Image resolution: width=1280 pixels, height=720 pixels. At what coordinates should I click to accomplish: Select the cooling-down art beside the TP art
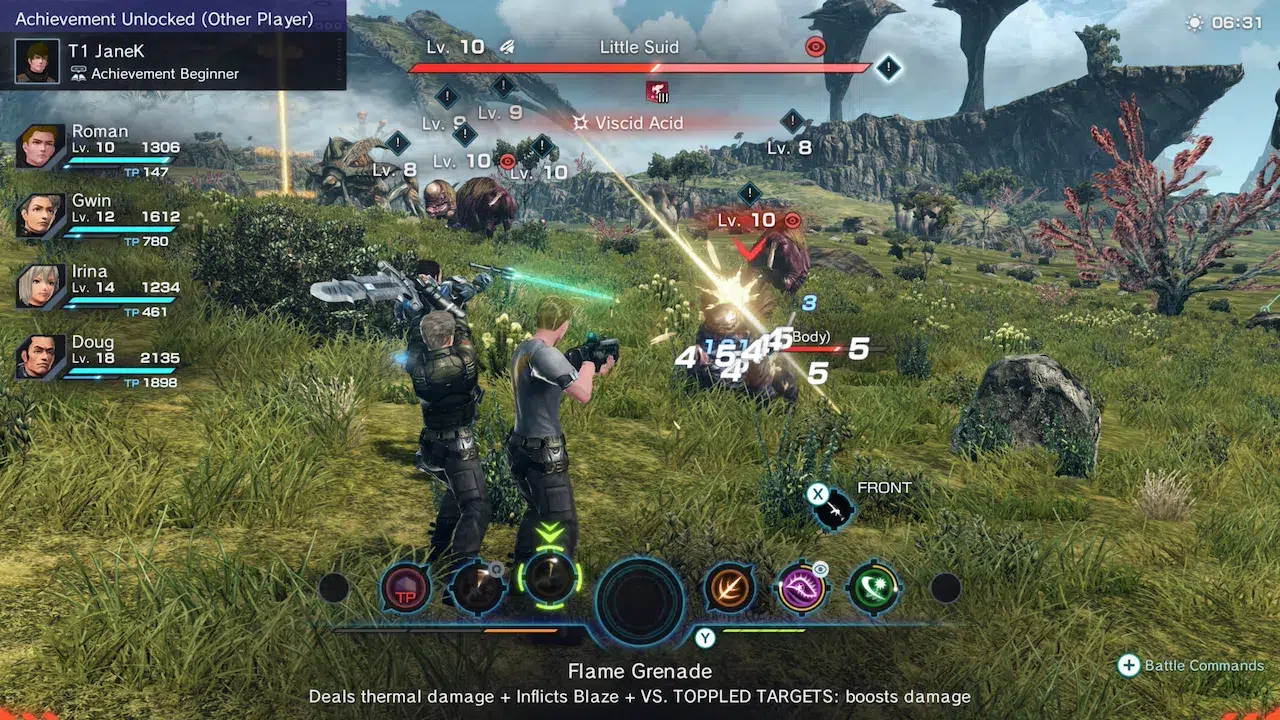477,588
